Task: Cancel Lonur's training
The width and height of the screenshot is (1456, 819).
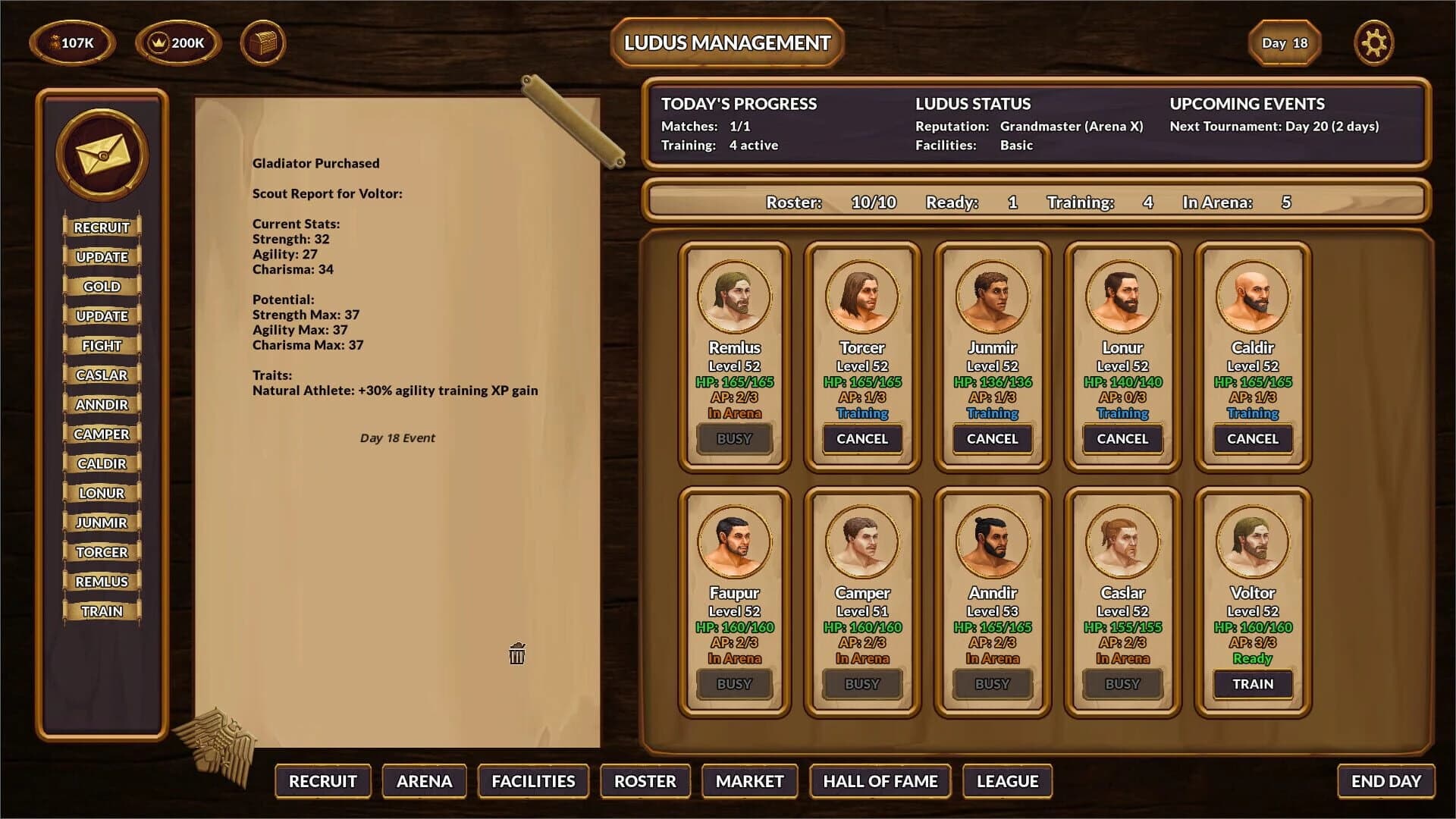Action: coord(1122,438)
